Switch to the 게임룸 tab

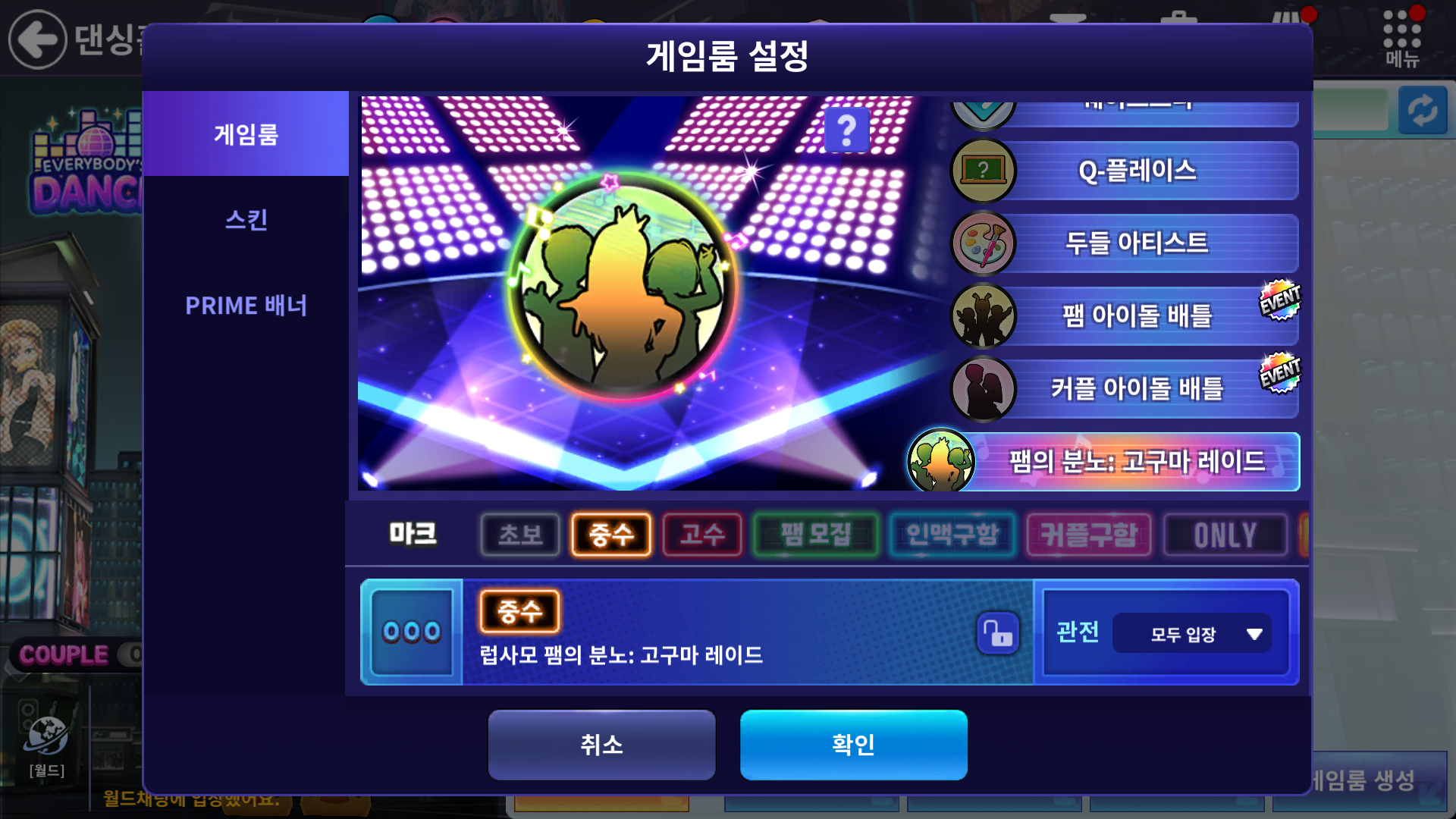coord(246,134)
